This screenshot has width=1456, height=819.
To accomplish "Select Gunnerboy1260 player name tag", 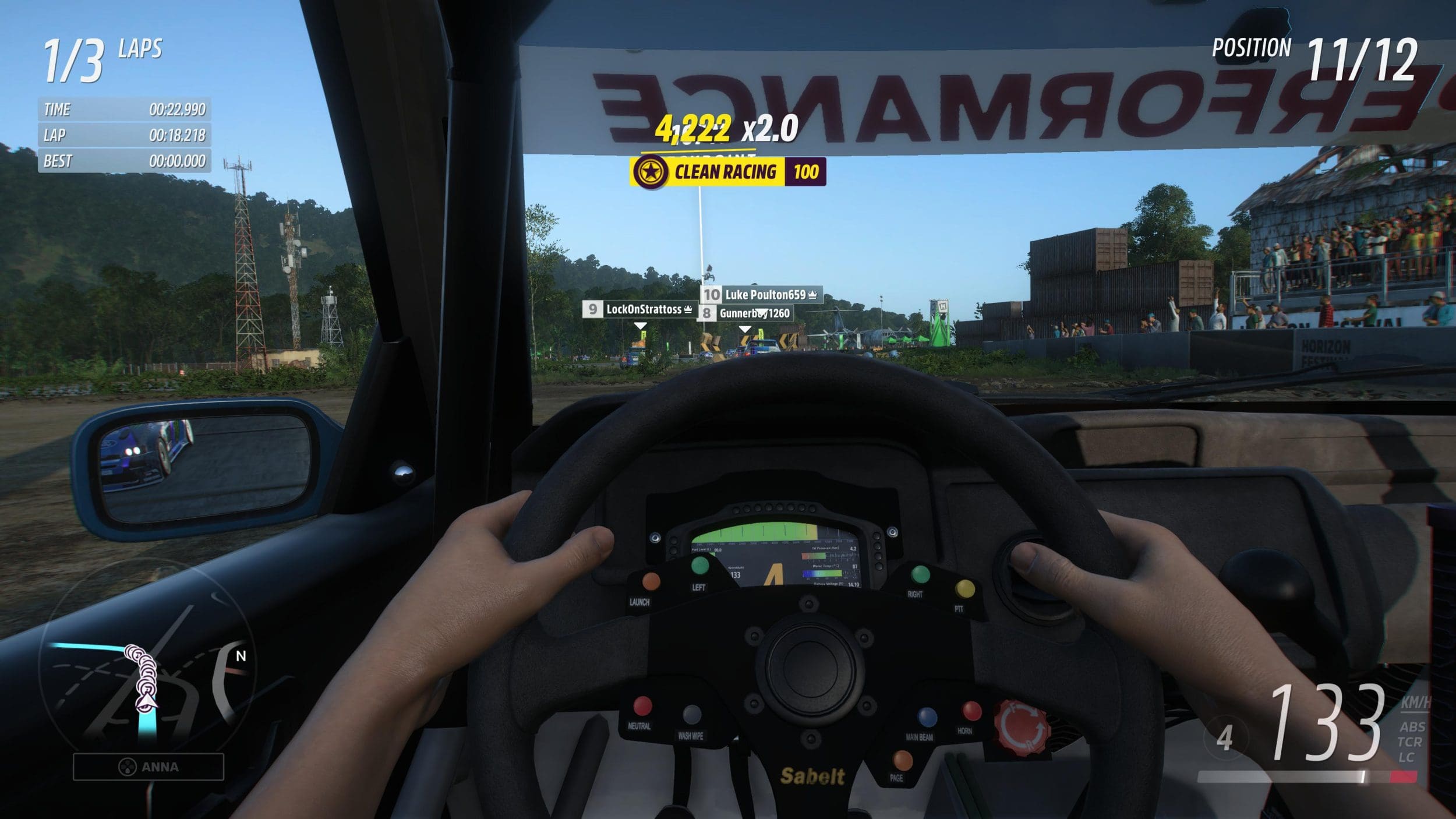I will pyautogui.click(x=745, y=313).
